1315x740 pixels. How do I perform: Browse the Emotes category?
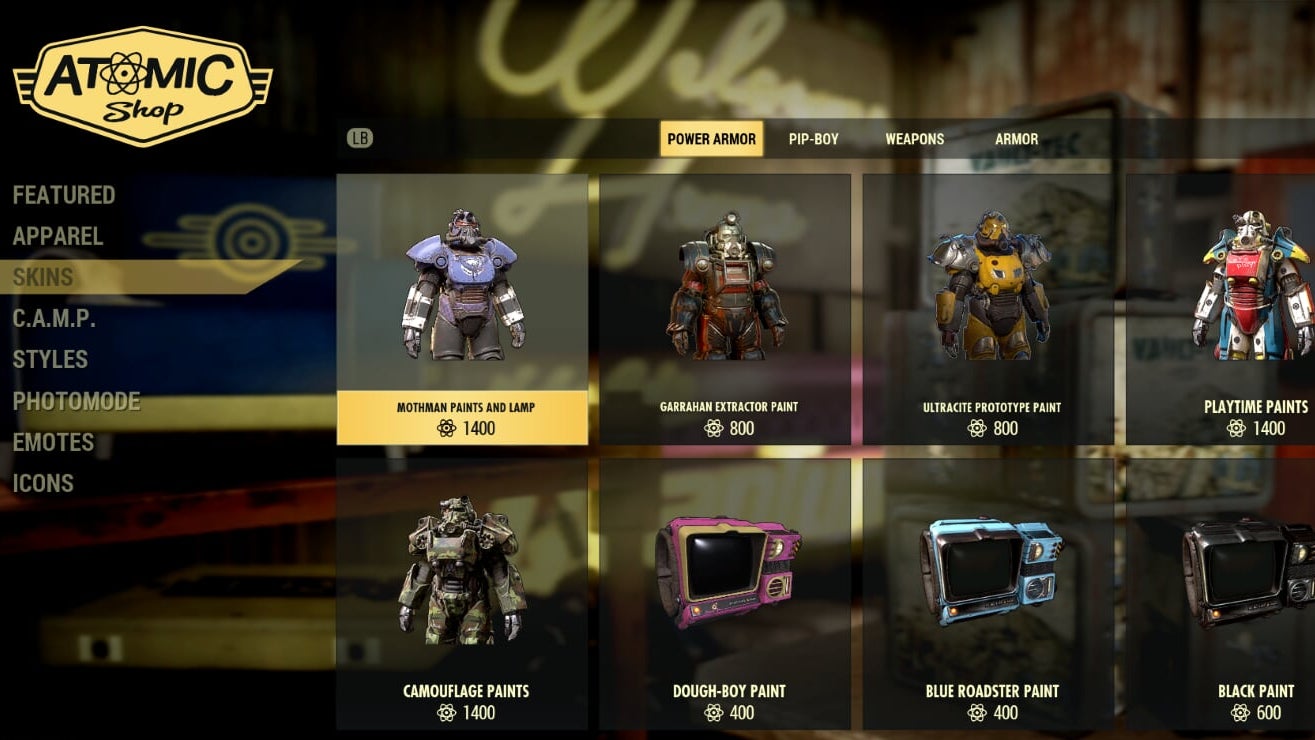pyautogui.click(x=53, y=443)
